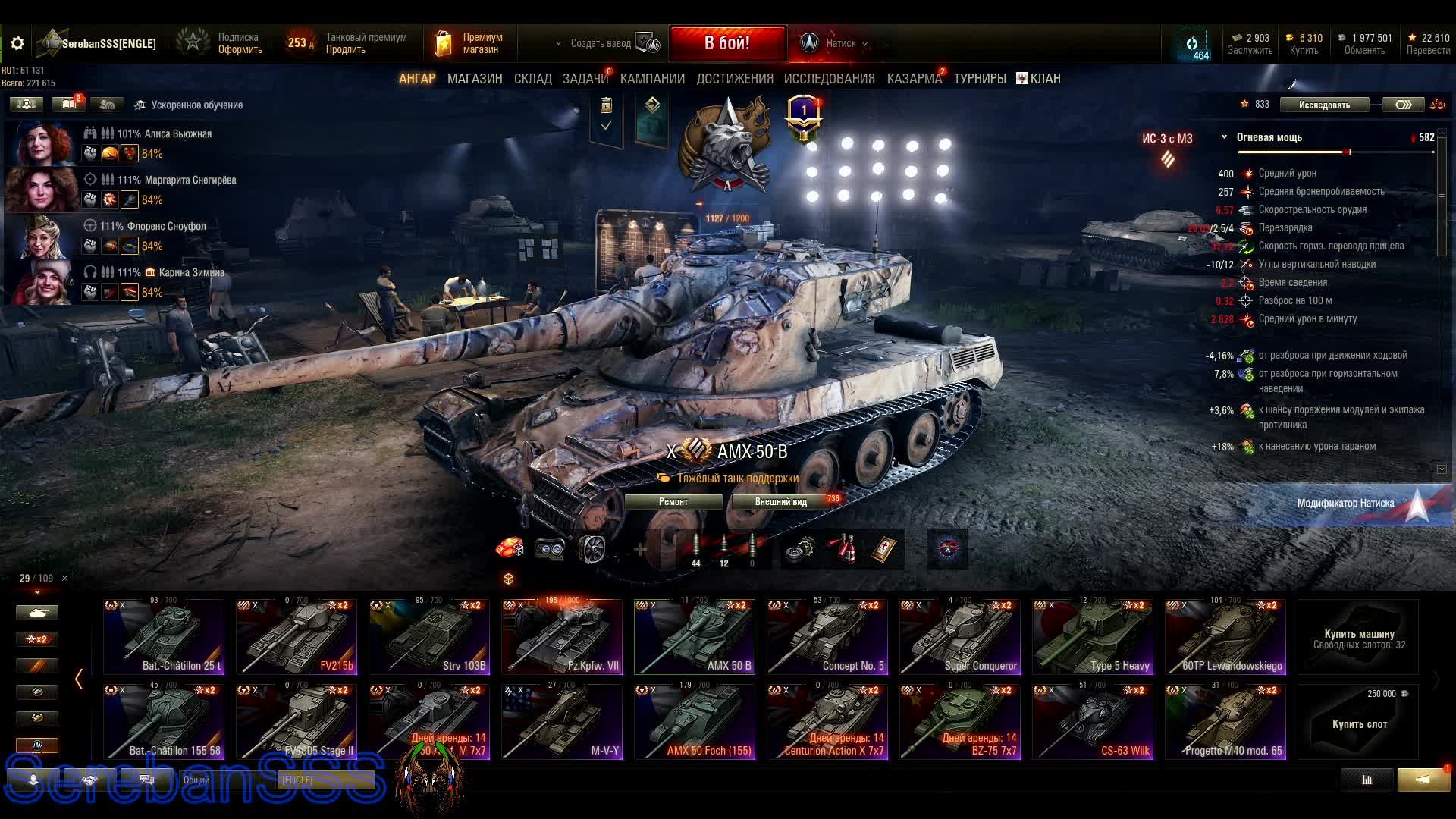Select the Type 5 Heavy tank
This screenshot has width=1456, height=819.
(x=1093, y=637)
